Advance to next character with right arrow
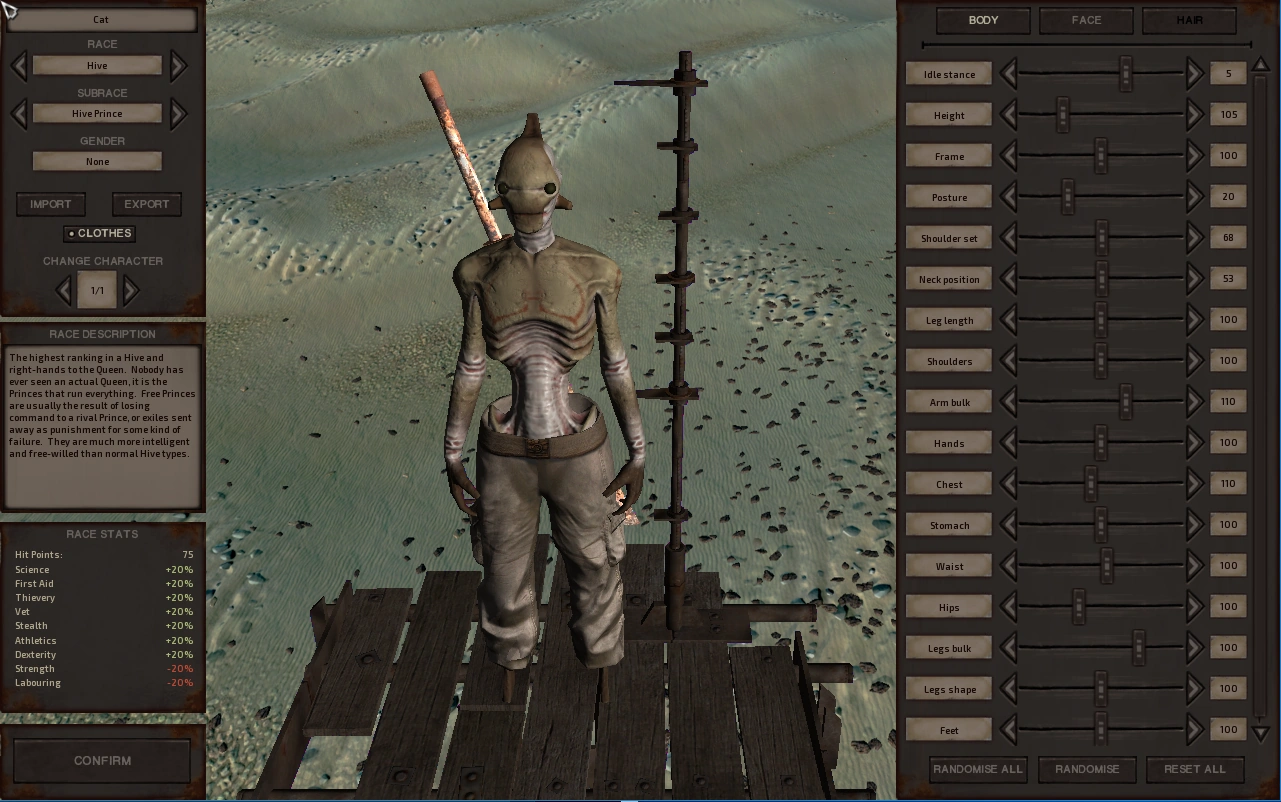 130,289
